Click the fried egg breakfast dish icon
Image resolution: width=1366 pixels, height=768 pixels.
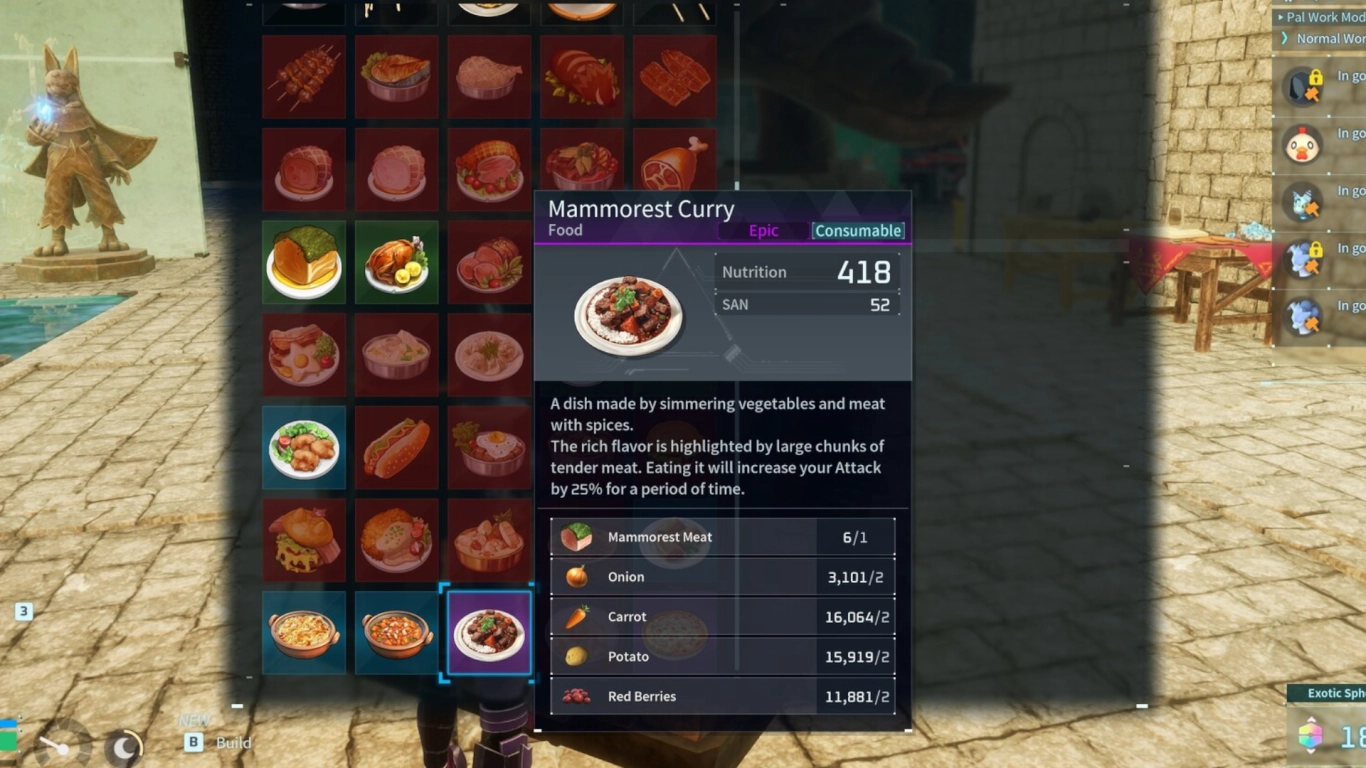pyautogui.click(x=304, y=354)
